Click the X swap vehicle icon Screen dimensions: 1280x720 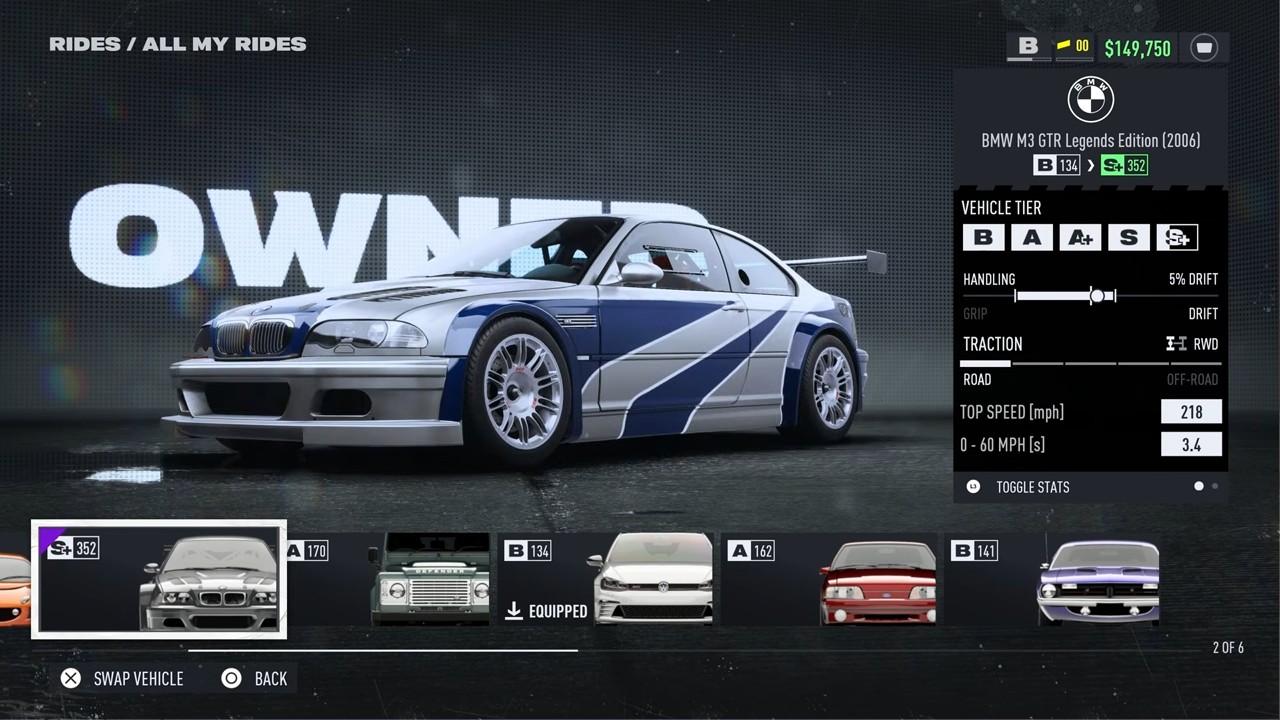[70, 678]
